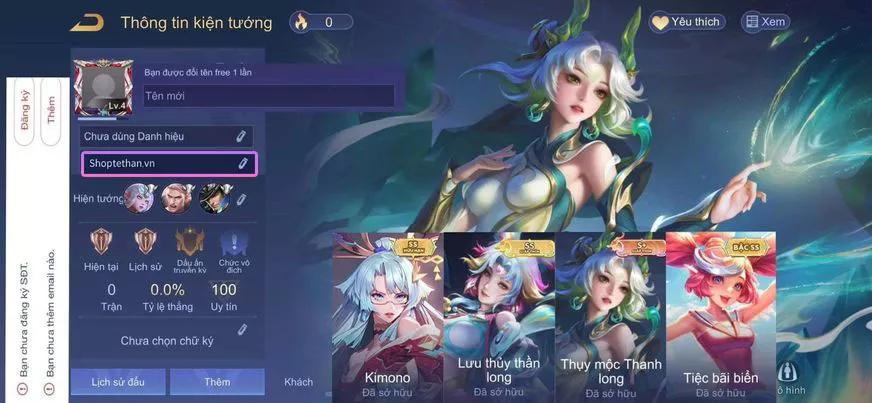Click the Xem view button
This screenshot has width=872, height=403.
click(x=765, y=22)
